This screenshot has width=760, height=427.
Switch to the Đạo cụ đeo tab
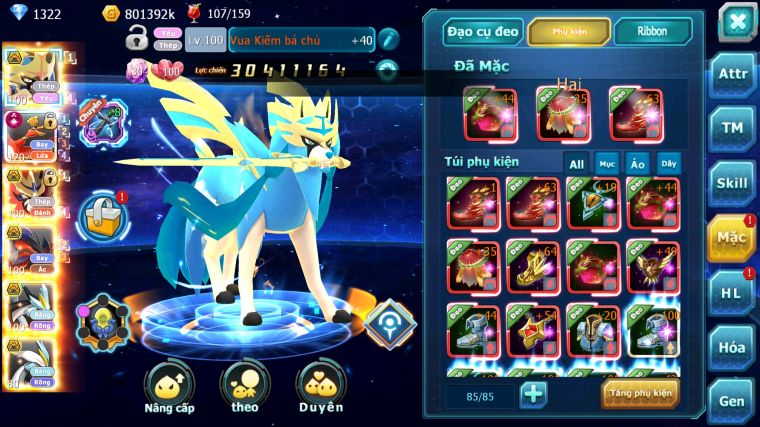coord(483,32)
